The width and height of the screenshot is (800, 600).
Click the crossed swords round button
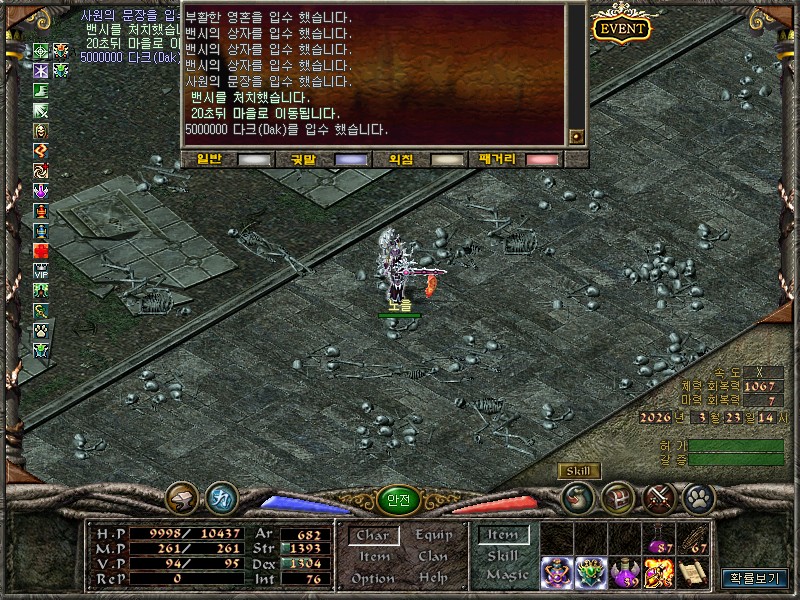658,497
